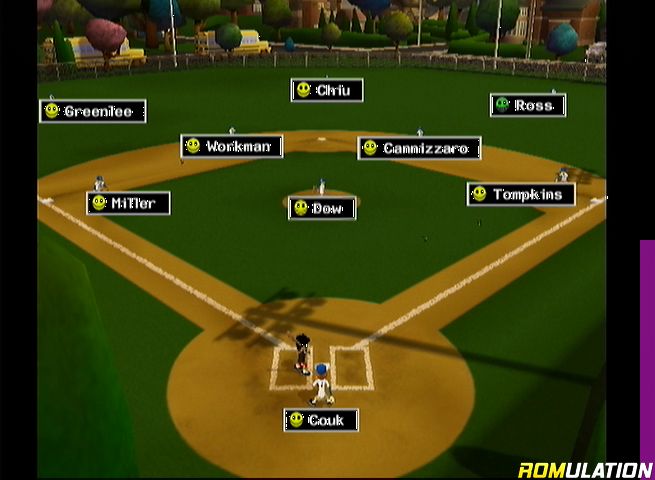Screen dimensions: 655x480
Task: Choose the Ross name tag
Action: 528,105
